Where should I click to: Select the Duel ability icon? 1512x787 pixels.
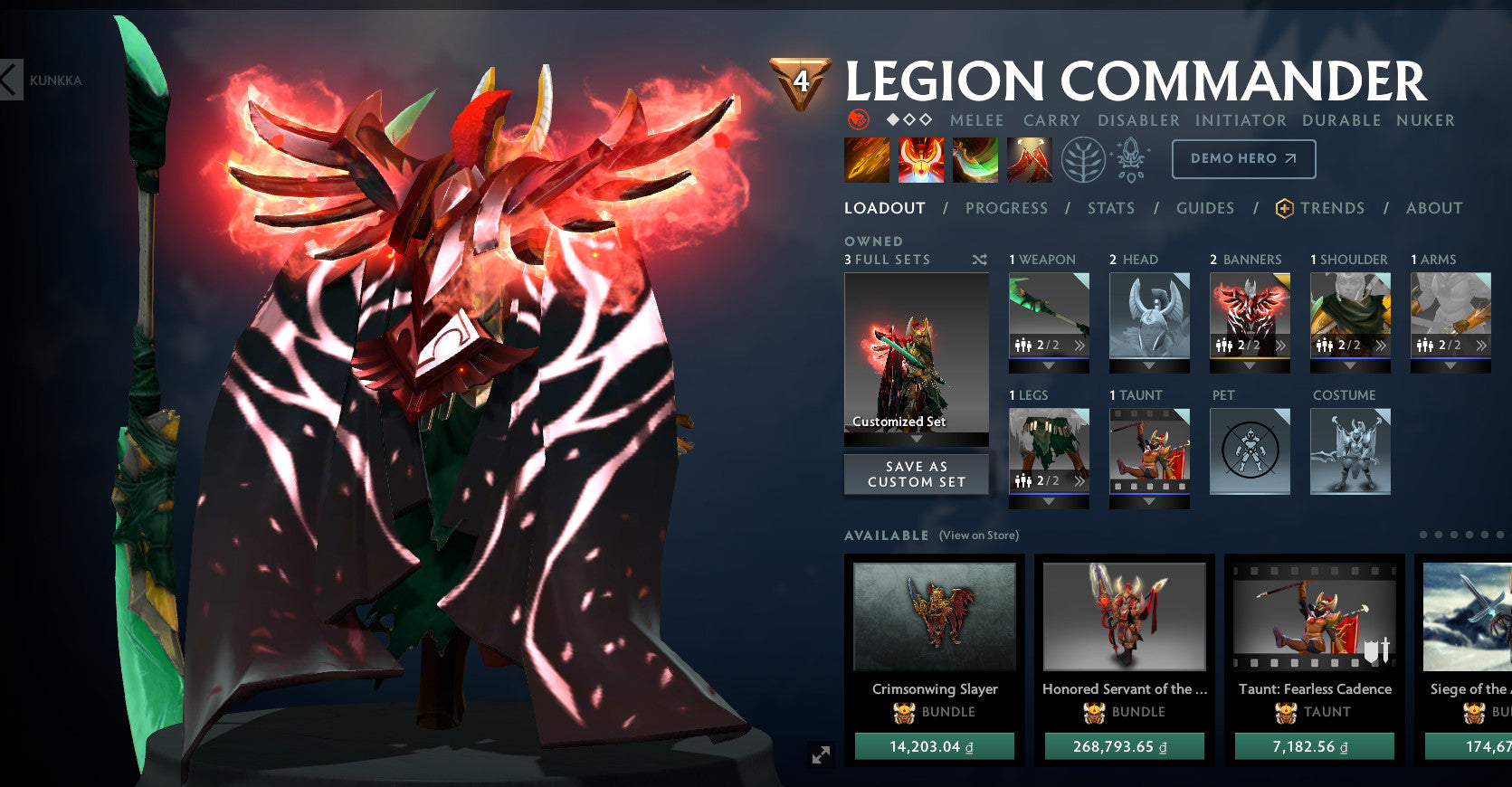[1029, 158]
